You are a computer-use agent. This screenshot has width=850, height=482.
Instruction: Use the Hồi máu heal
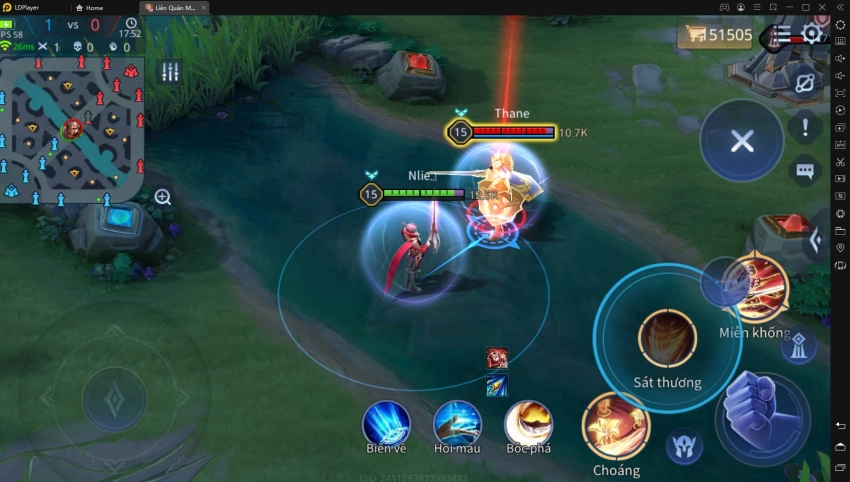(457, 423)
